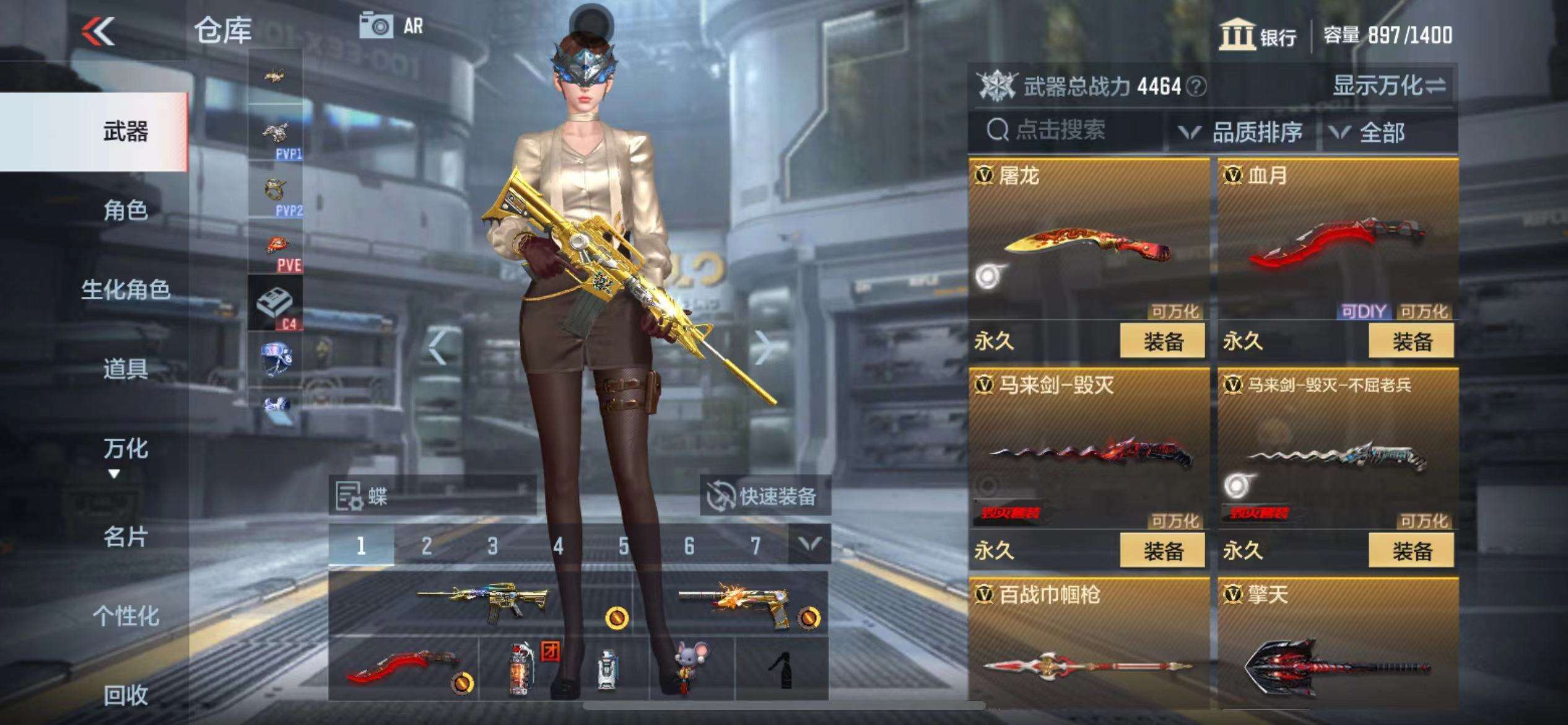Screen dimensions: 1568x725
Task: Toggle 显示万化 display
Action: 1388,86
